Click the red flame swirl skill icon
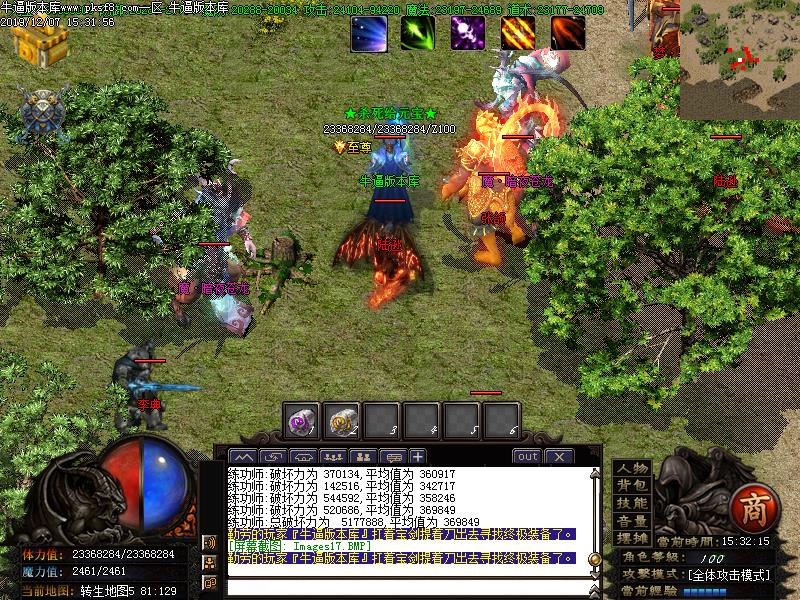This screenshot has width=800, height=600. pyautogui.click(x=568, y=33)
